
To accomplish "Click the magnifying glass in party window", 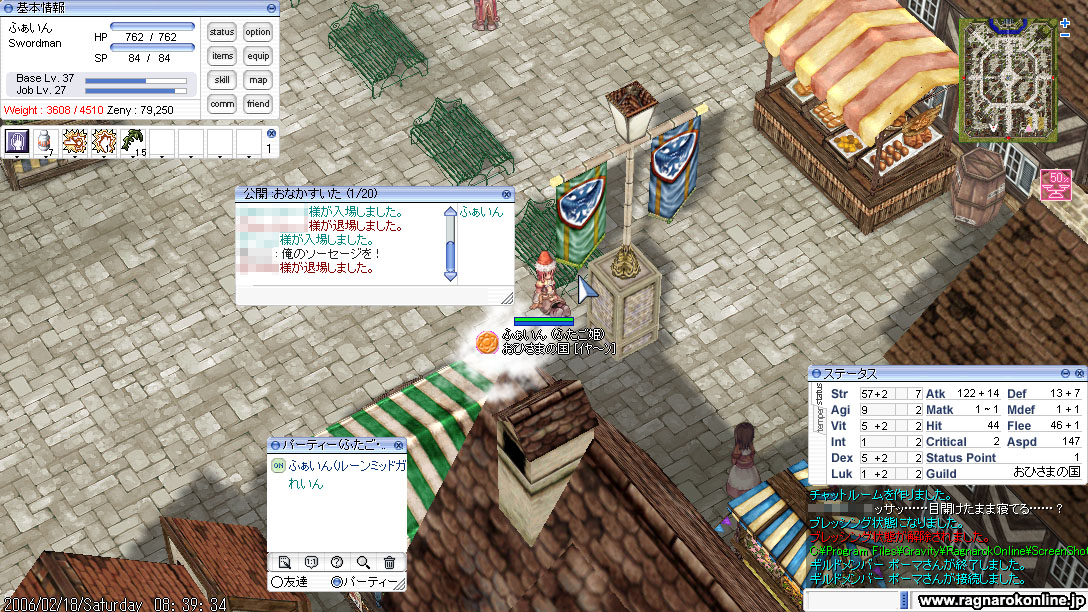I will (362, 562).
